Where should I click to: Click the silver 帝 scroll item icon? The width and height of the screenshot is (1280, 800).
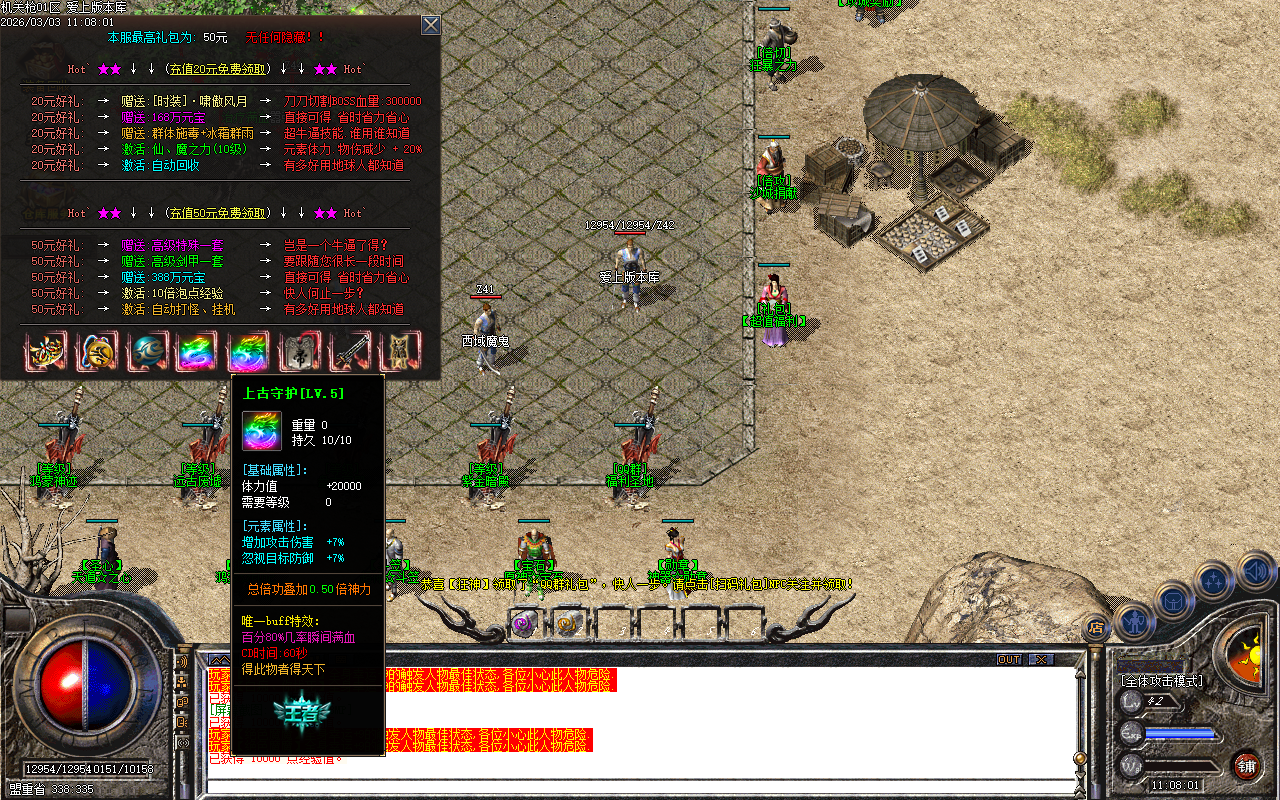(300, 351)
